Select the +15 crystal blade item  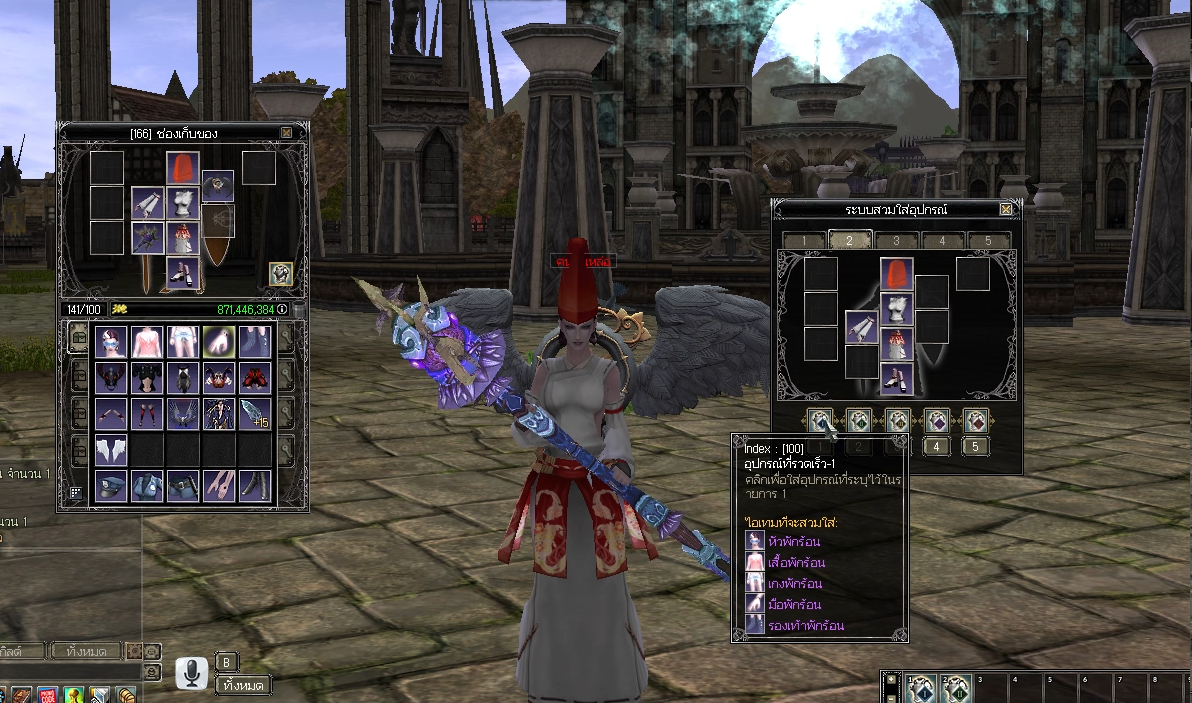pos(253,413)
